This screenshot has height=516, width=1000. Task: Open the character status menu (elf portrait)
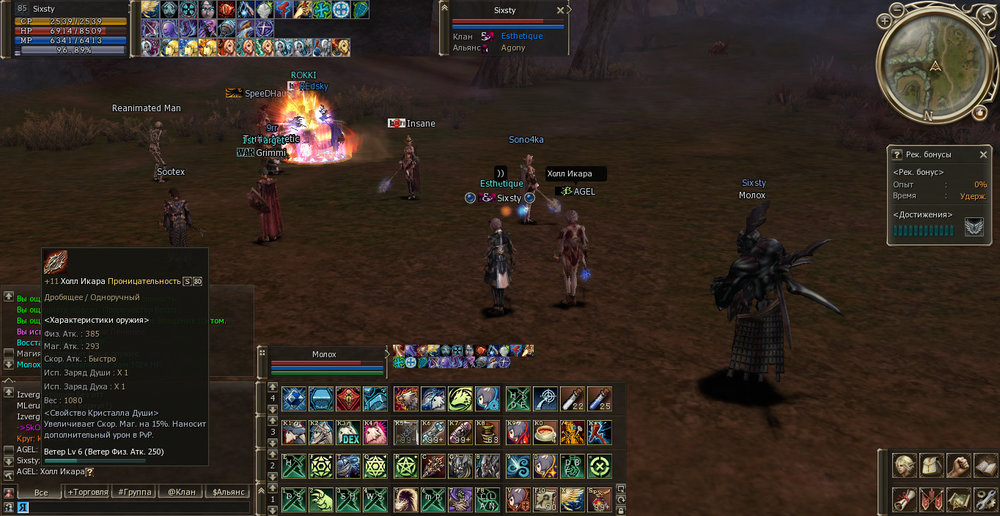tap(904, 467)
